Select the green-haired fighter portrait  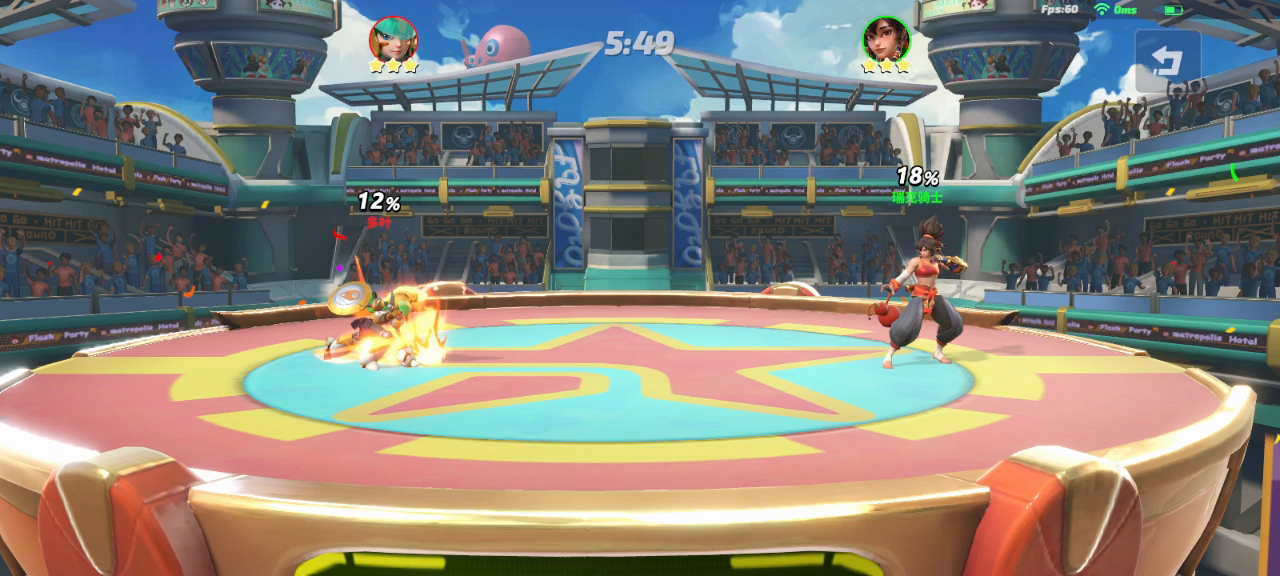[393, 40]
